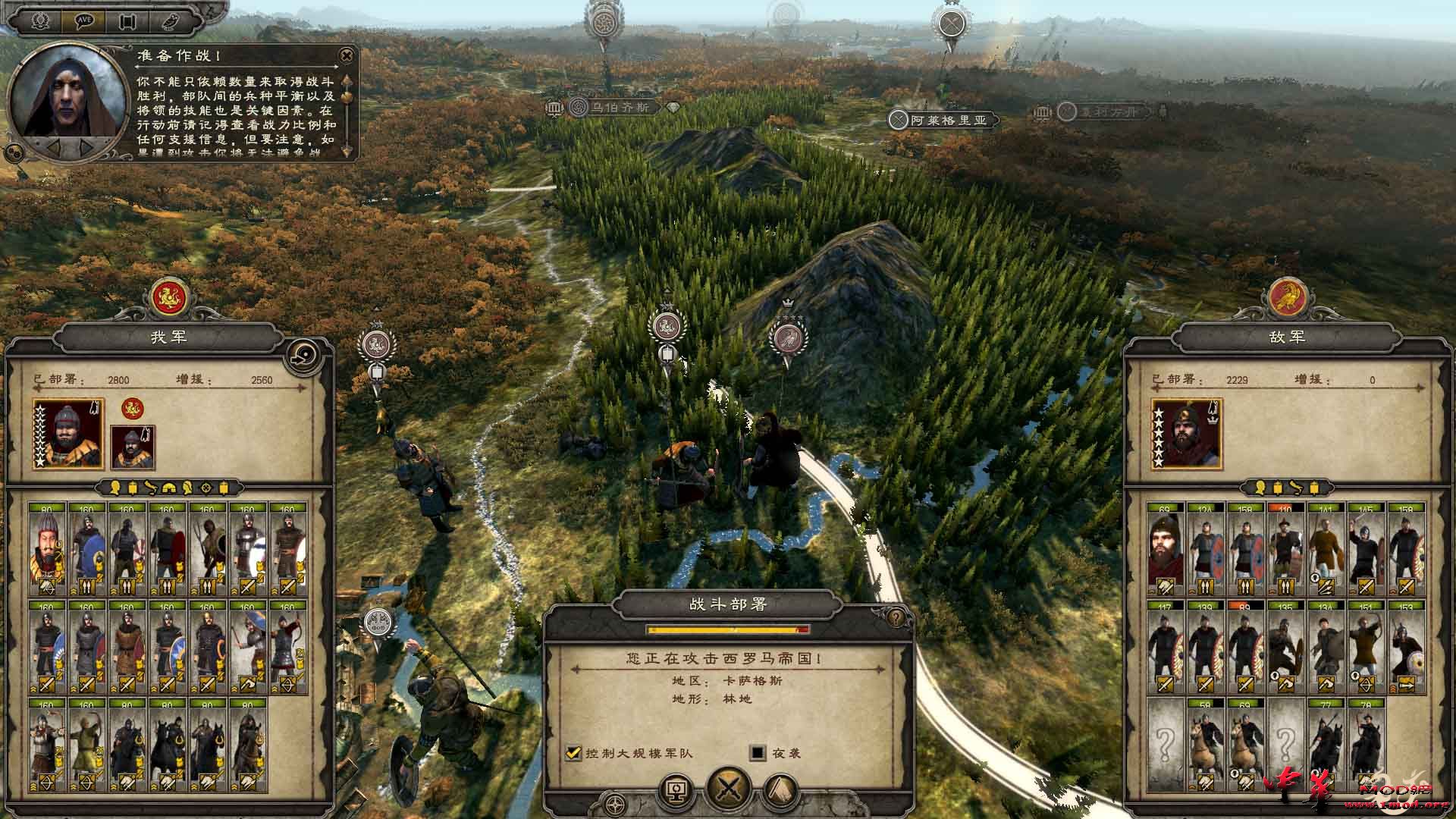Click the spiral reinforcement icon on 我军 panel header
1456x819 pixels.
coord(303,355)
